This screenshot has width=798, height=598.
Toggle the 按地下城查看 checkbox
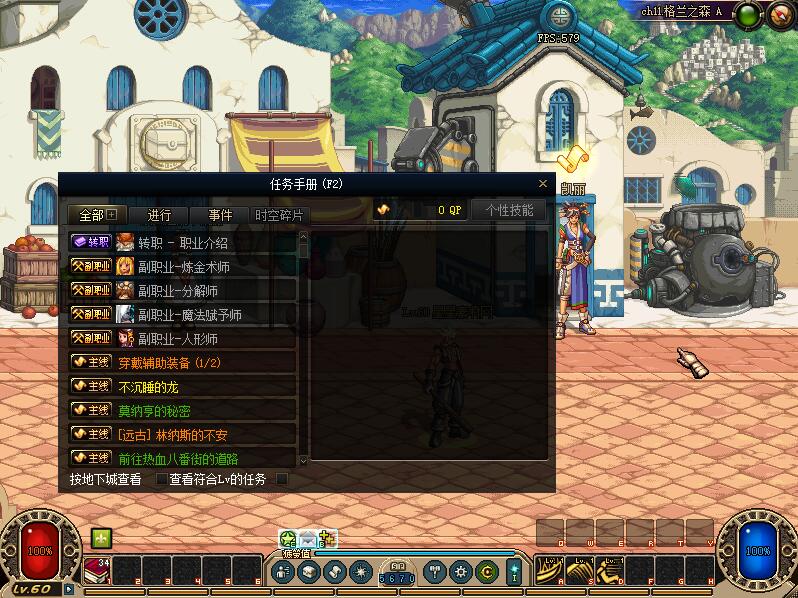pyautogui.click(x=162, y=479)
